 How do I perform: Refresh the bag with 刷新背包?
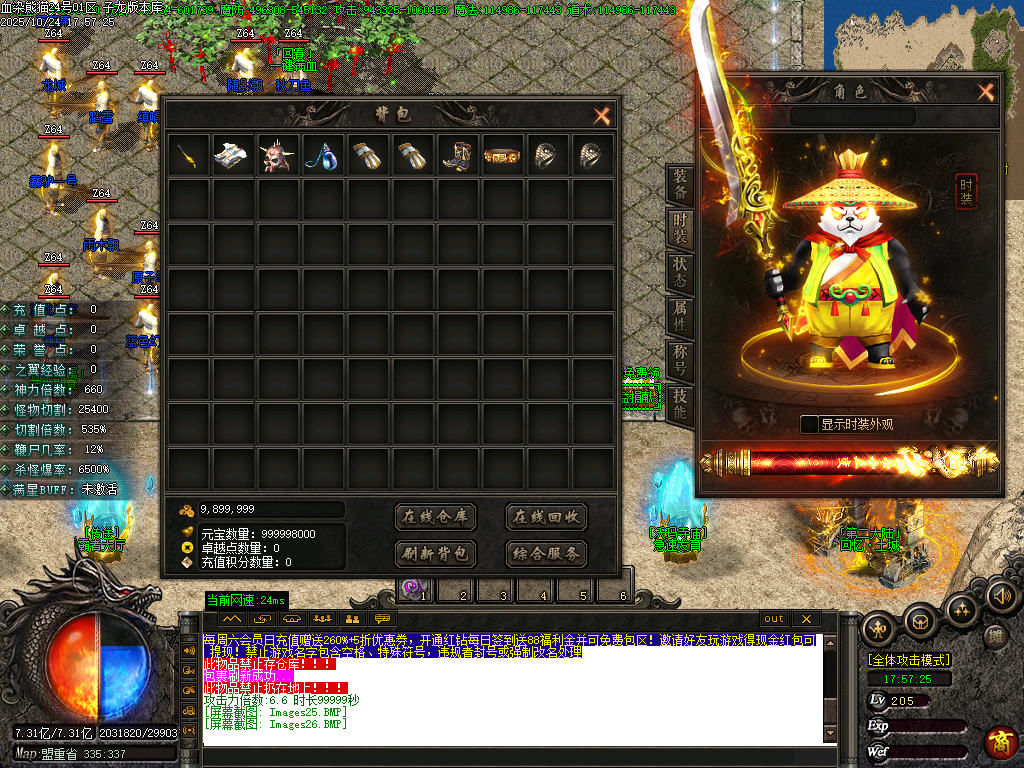click(x=435, y=553)
